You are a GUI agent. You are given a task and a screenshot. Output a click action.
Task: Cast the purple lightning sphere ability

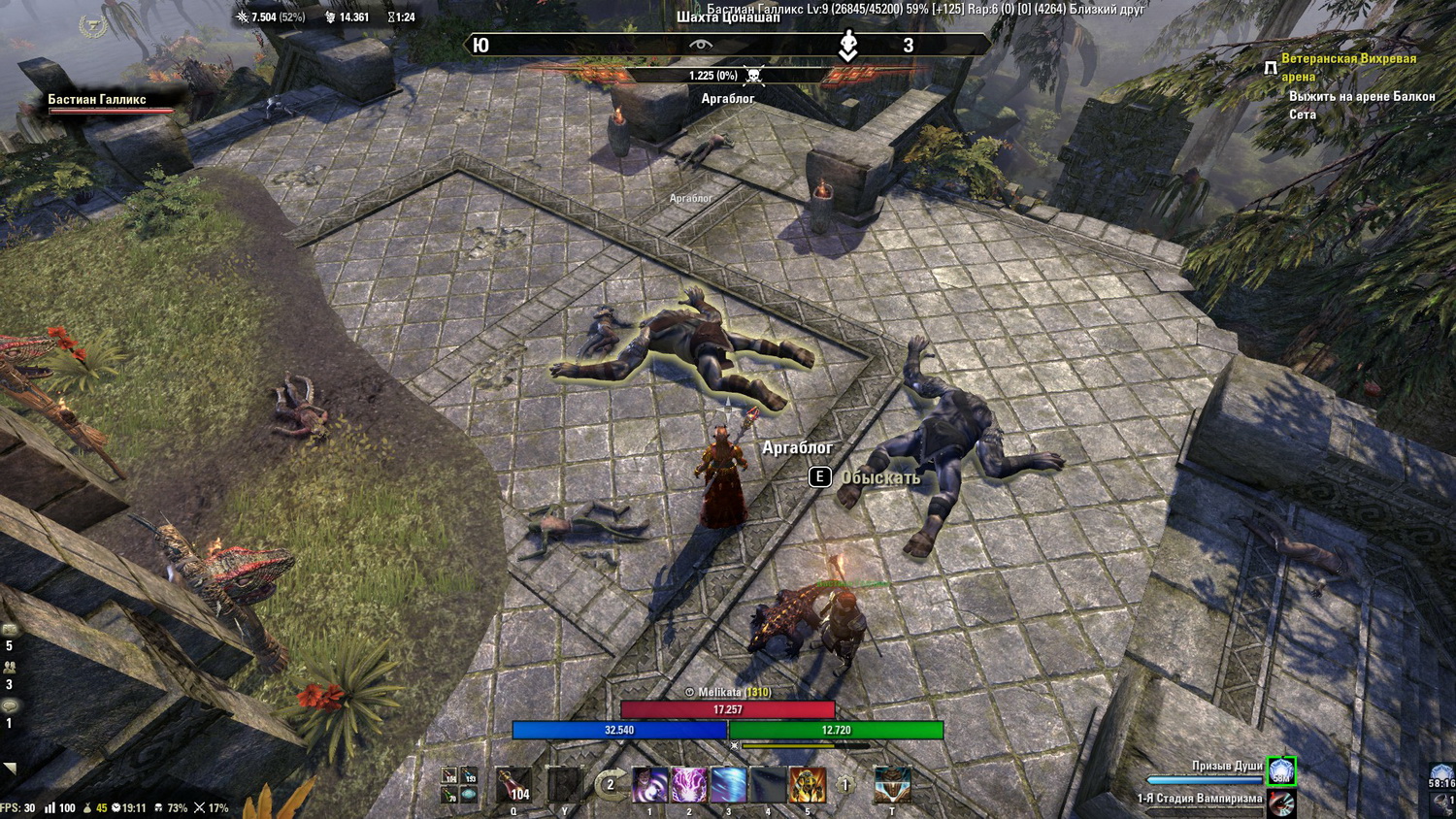[x=689, y=784]
